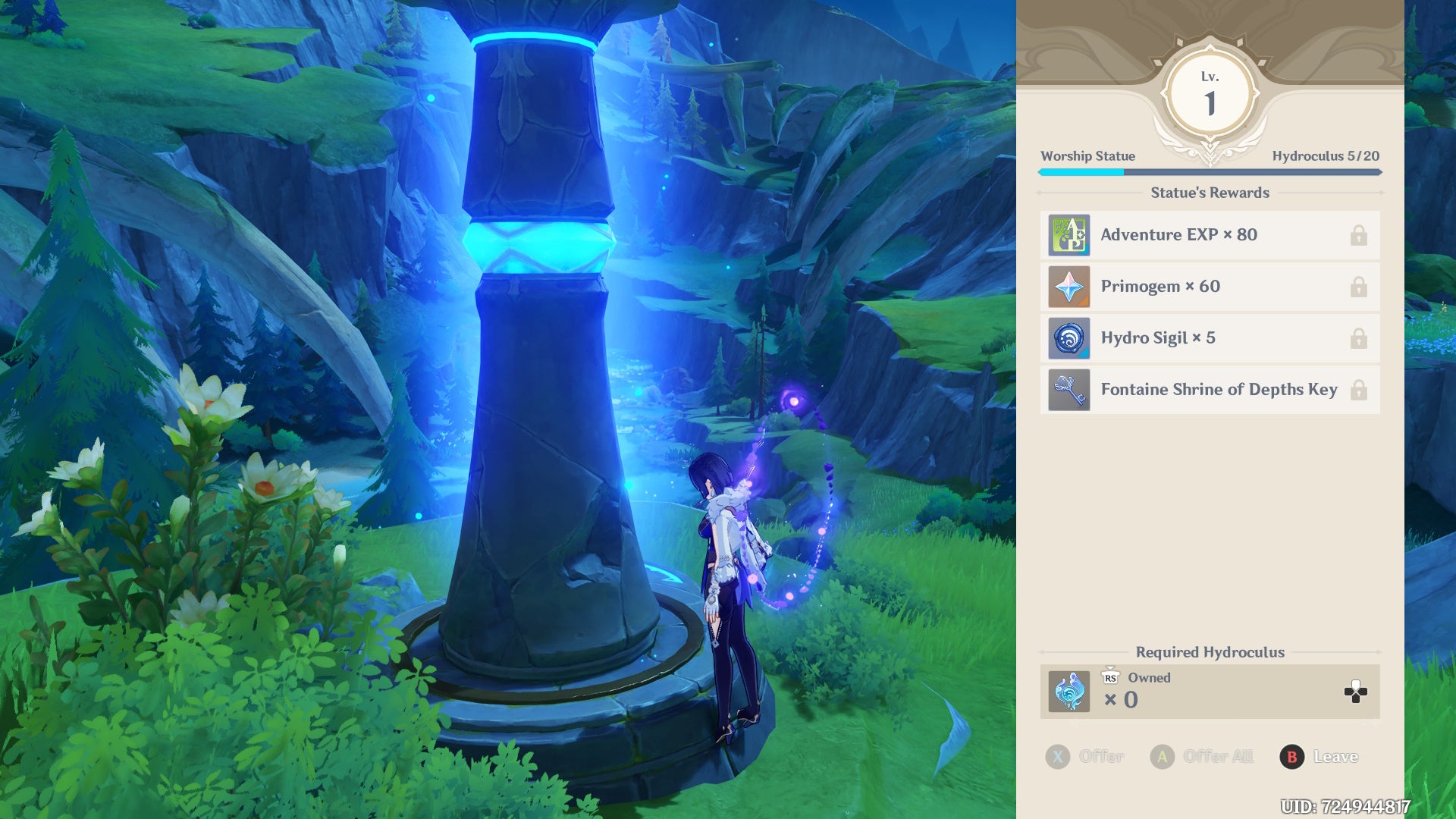Screen dimensions: 1456x819
Task: Expand the Statue's Rewards section header
Action: tap(1209, 193)
